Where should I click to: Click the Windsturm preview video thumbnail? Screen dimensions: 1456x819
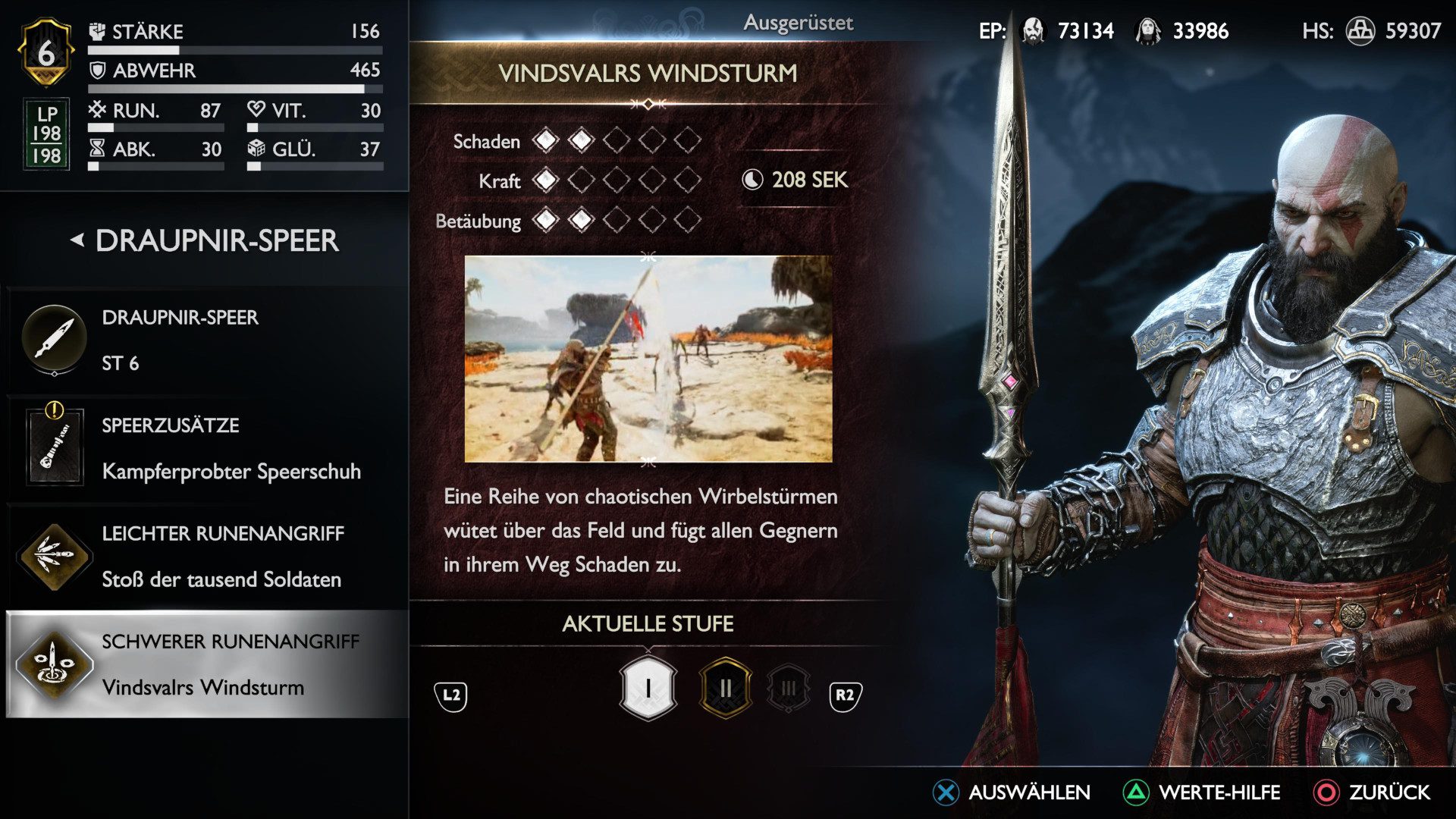(x=648, y=356)
